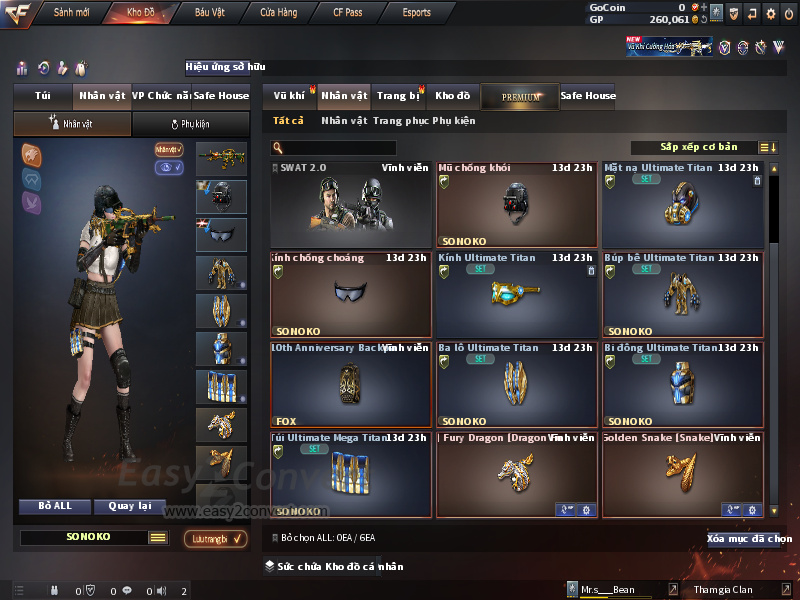
Task: Click the Bỏ ALL button
Action: [x=55, y=506]
